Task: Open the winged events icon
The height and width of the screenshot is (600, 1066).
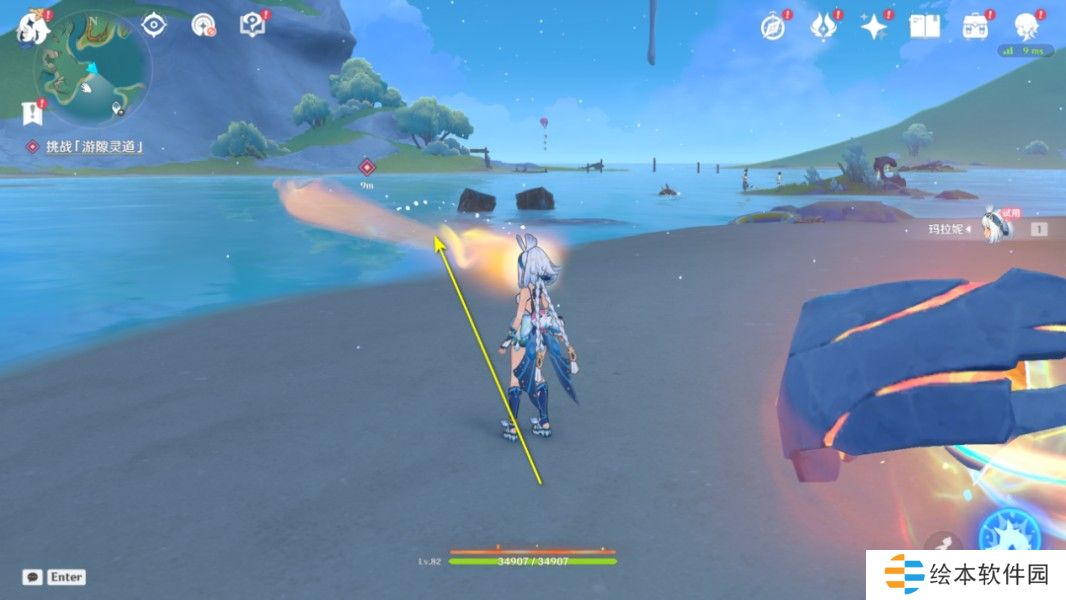Action: (x=822, y=27)
